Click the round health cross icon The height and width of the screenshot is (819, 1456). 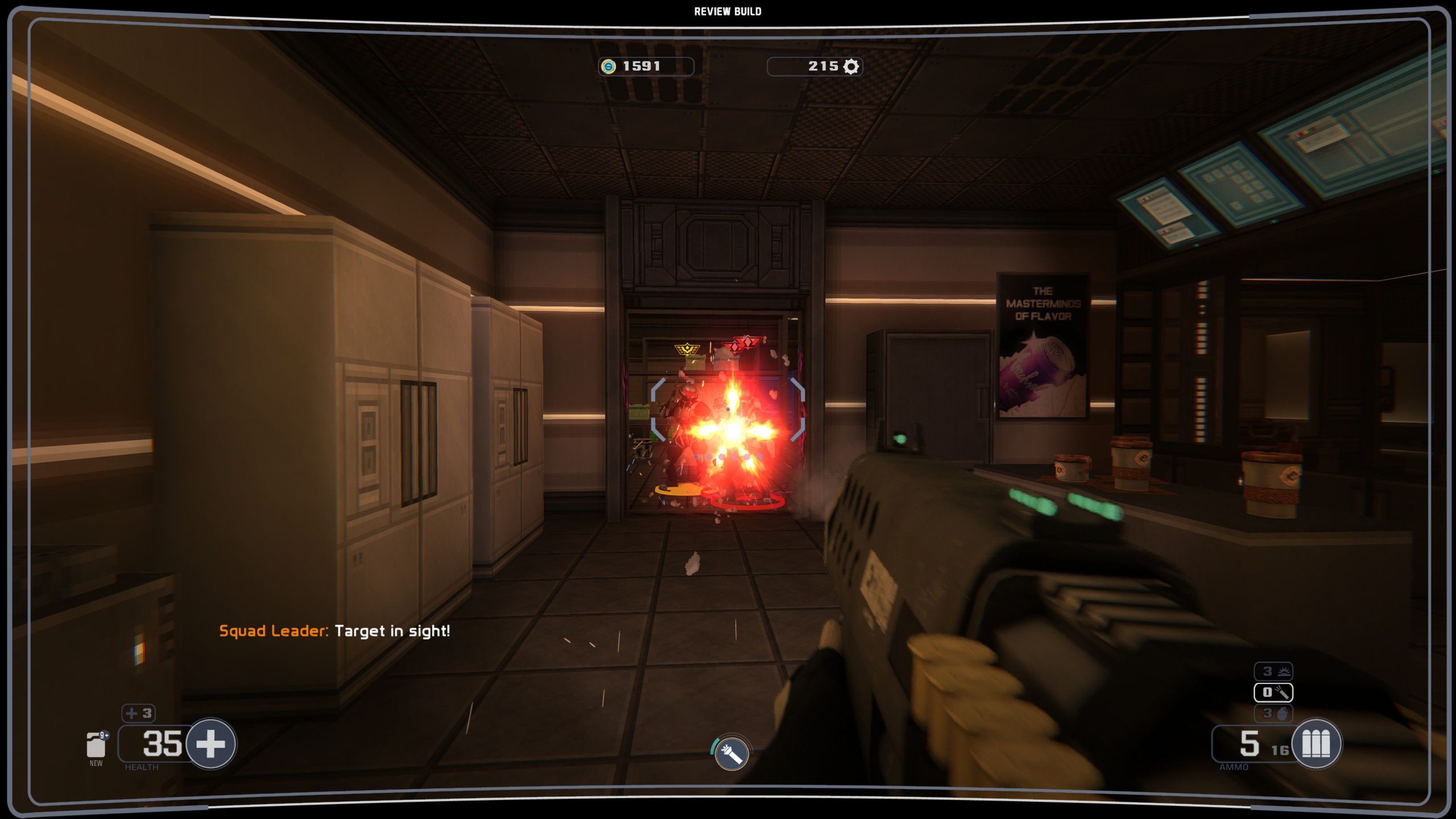[x=211, y=743]
